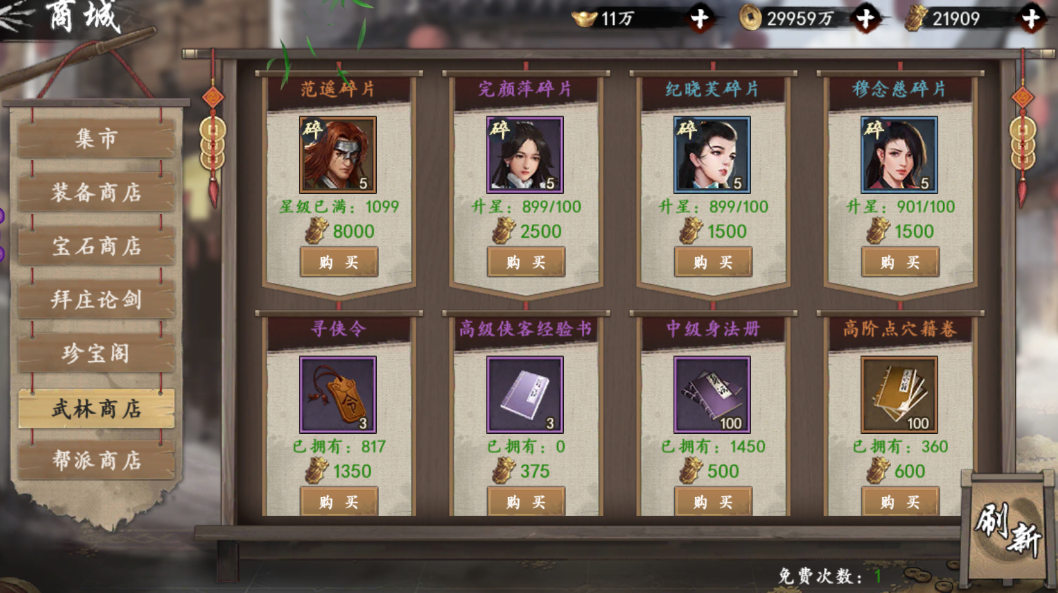Open the 宝石商店 gem shop tab
The width and height of the screenshot is (1058, 593).
point(96,247)
